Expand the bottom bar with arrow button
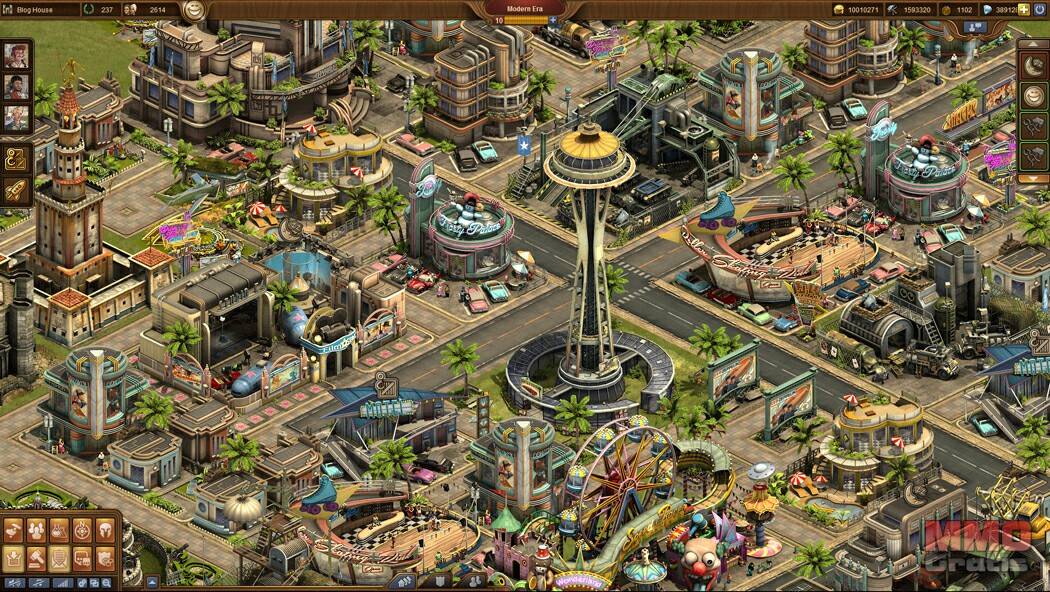 [x=152, y=581]
